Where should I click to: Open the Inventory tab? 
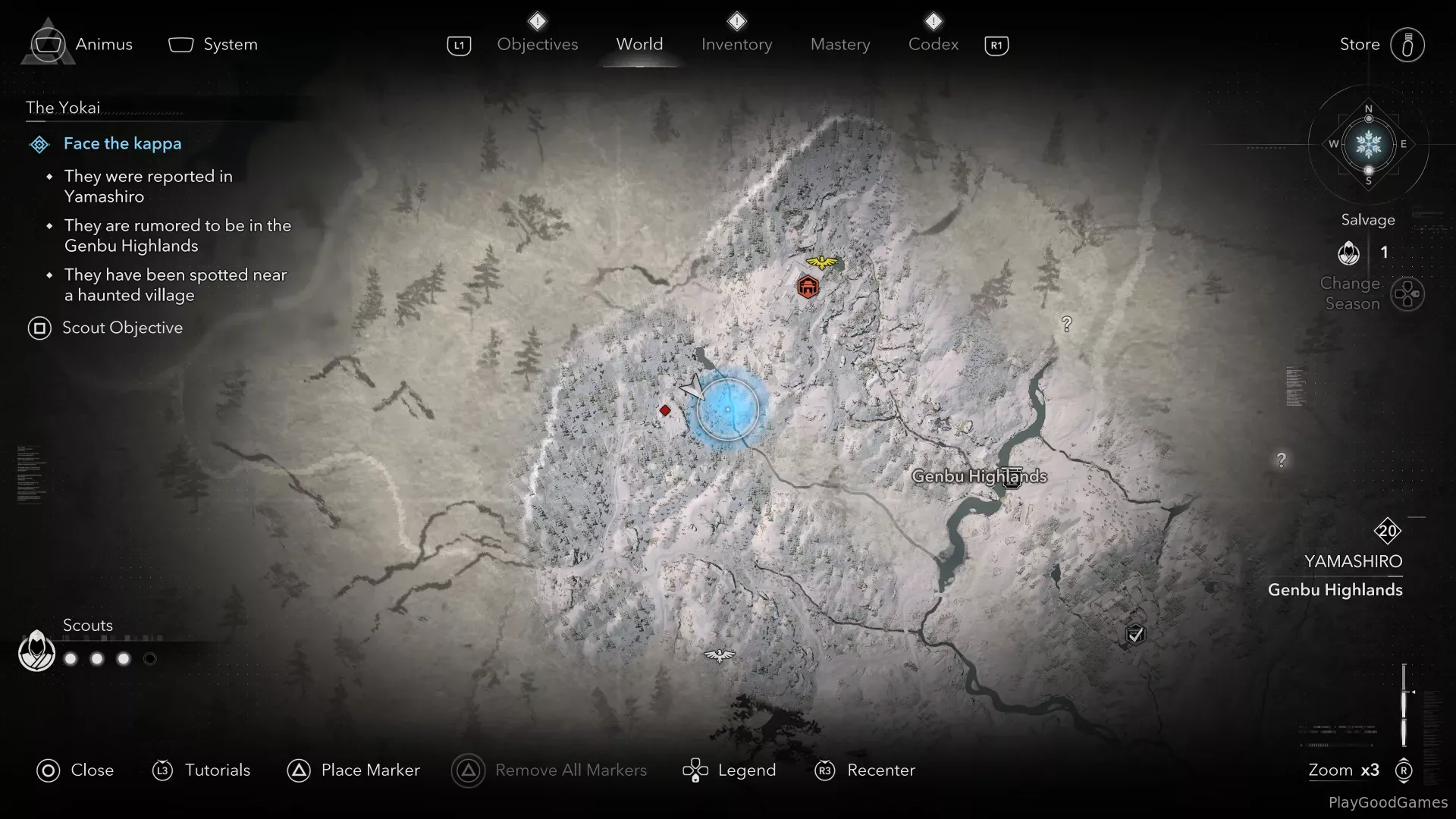click(x=736, y=45)
